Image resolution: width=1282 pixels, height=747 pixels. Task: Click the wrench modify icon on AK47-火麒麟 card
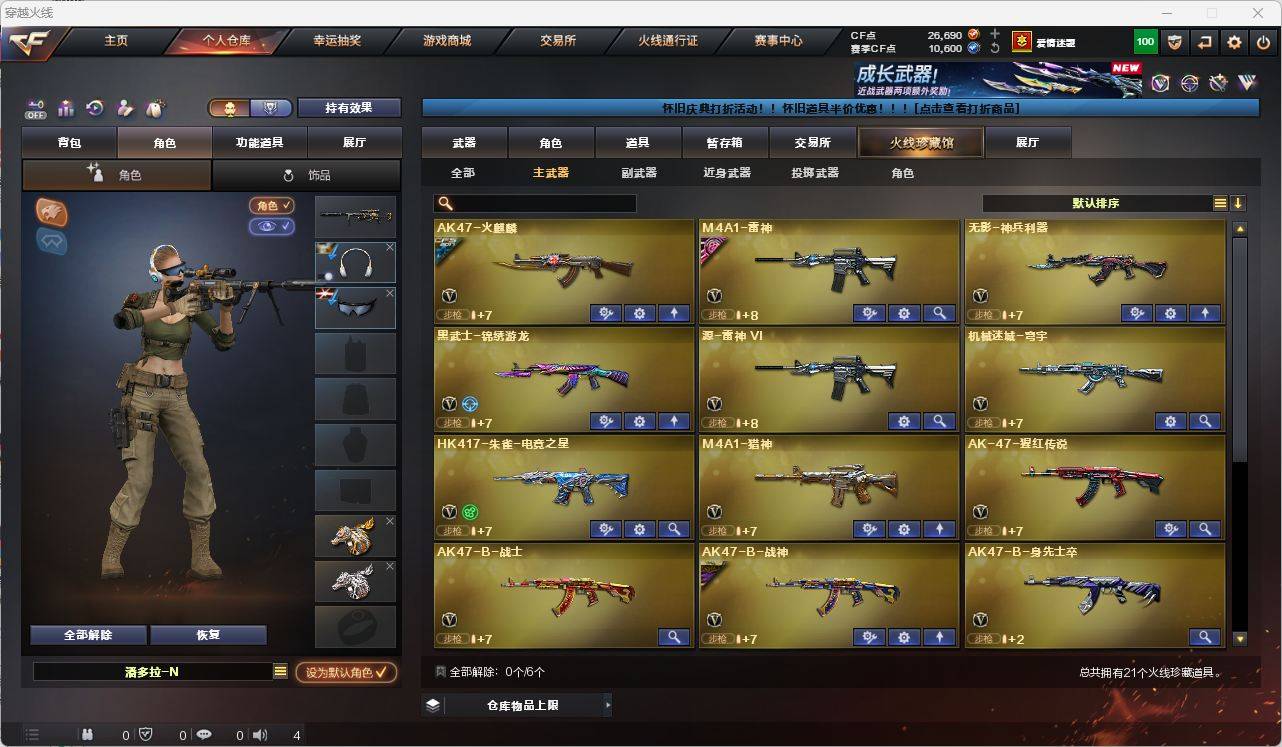[x=605, y=313]
